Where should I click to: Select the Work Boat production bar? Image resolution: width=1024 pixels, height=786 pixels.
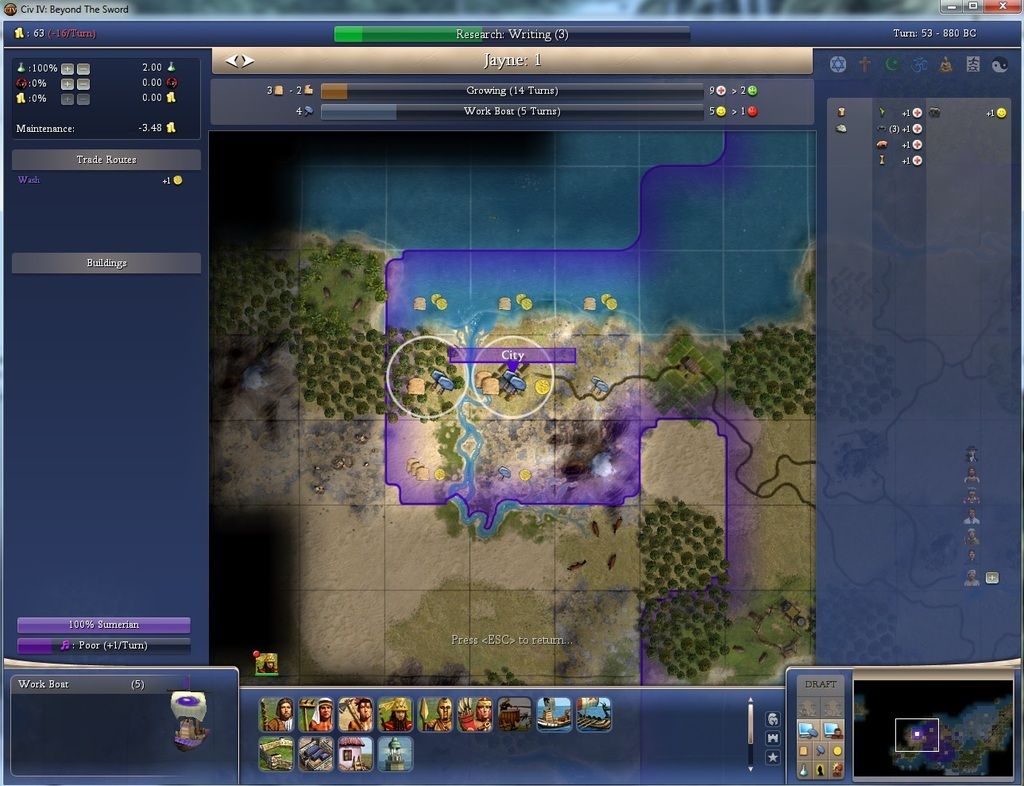511,111
